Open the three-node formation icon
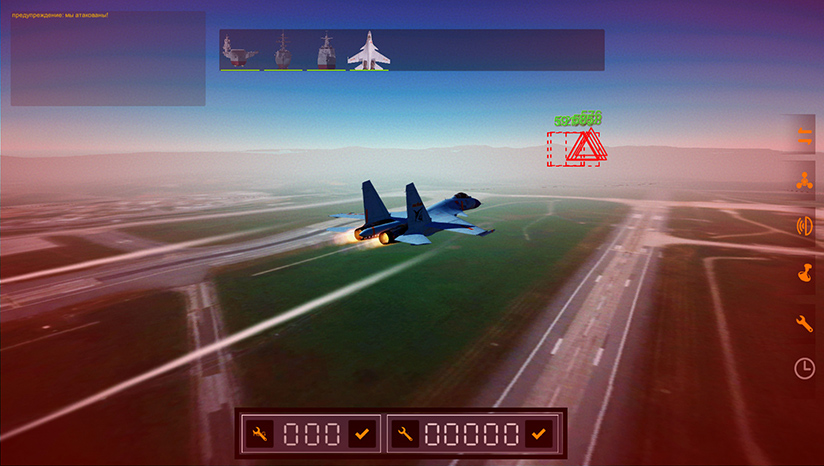This screenshot has height=466, width=824. pos(803,181)
